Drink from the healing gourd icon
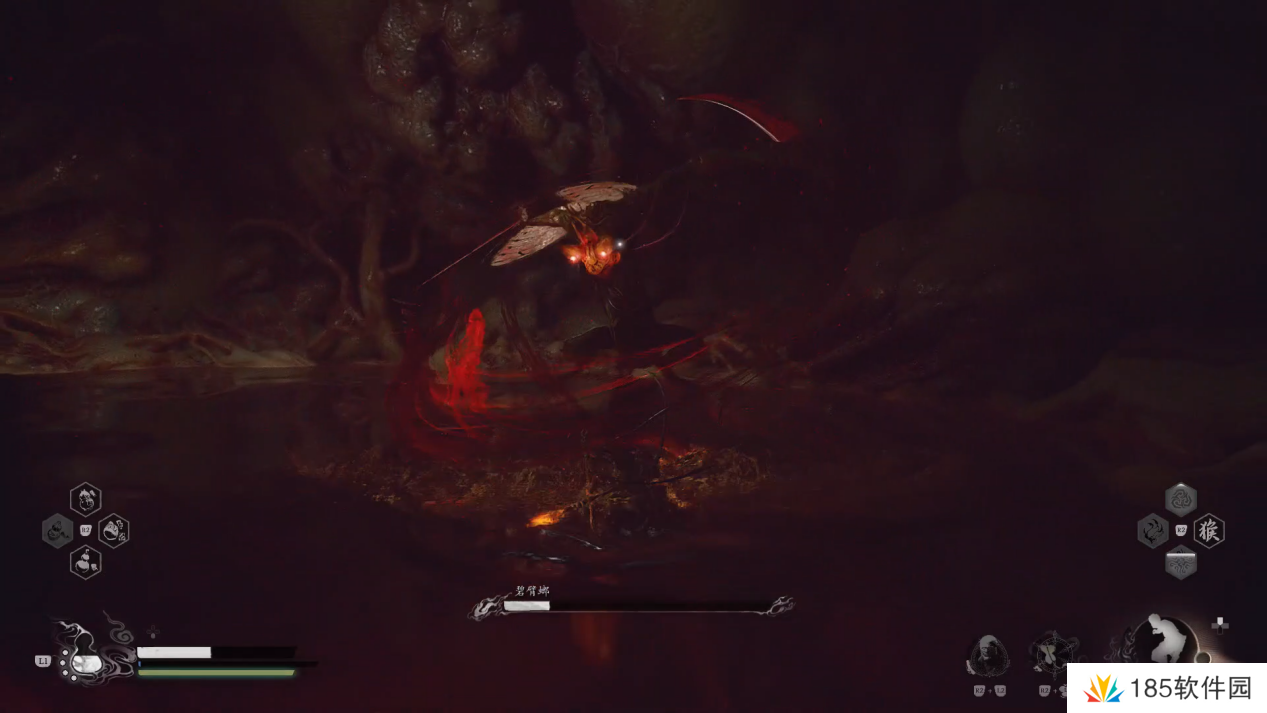Viewport: 1267px width, 713px height. click(x=84, y=661)
